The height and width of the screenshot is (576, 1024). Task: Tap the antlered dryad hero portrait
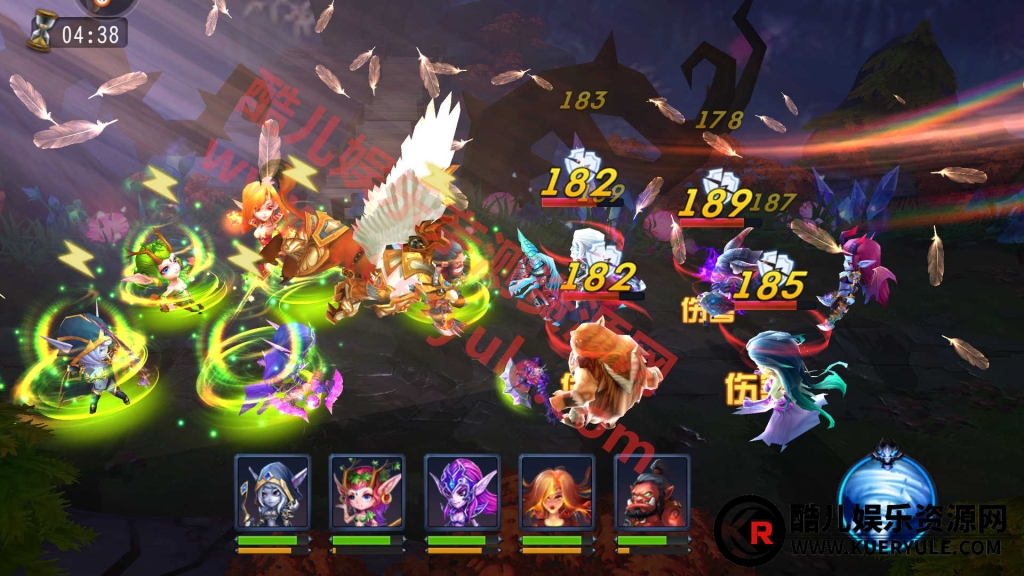[x=367, y=491]
